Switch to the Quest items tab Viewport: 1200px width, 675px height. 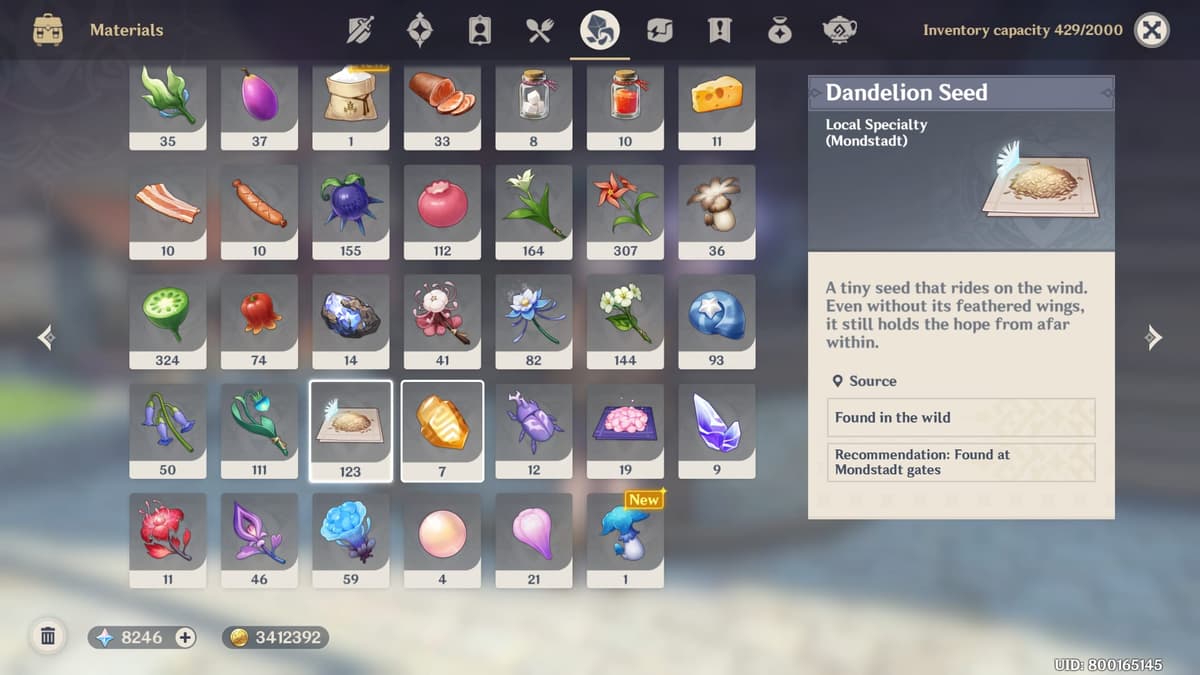[x=719, y=30]
